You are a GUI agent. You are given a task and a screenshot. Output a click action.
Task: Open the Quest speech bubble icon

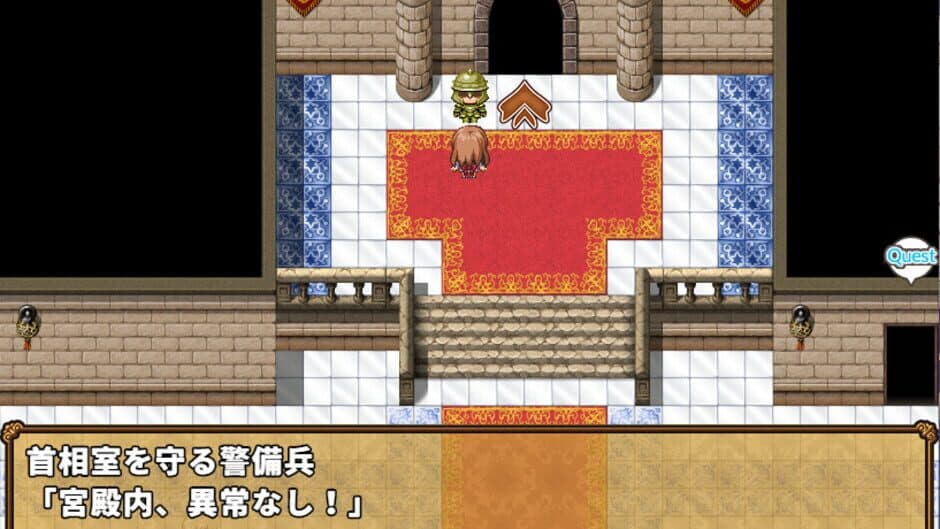910,256
